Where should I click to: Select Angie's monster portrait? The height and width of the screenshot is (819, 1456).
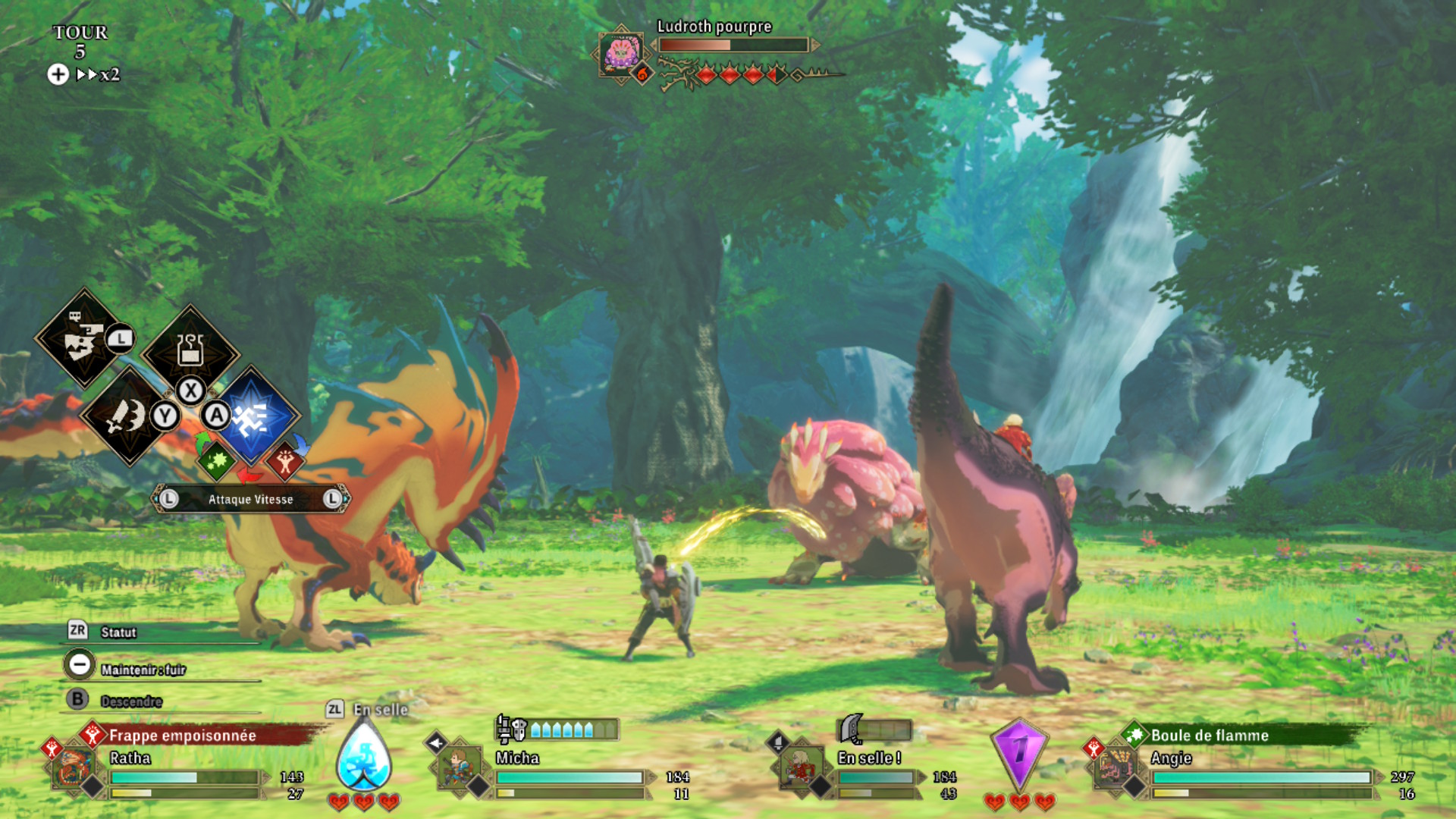(x=1116, y=767)
